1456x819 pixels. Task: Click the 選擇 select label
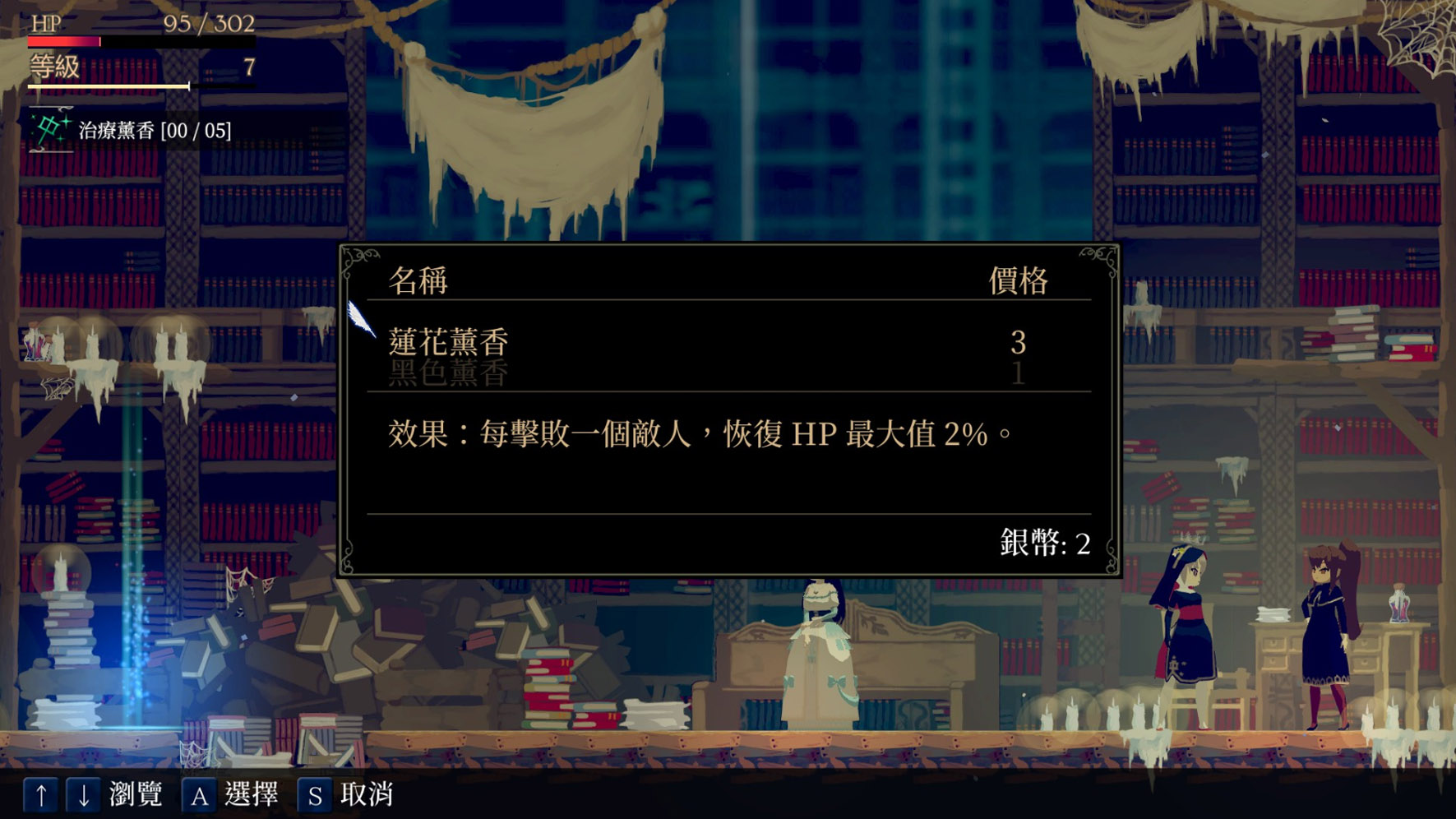click(251, 796)
